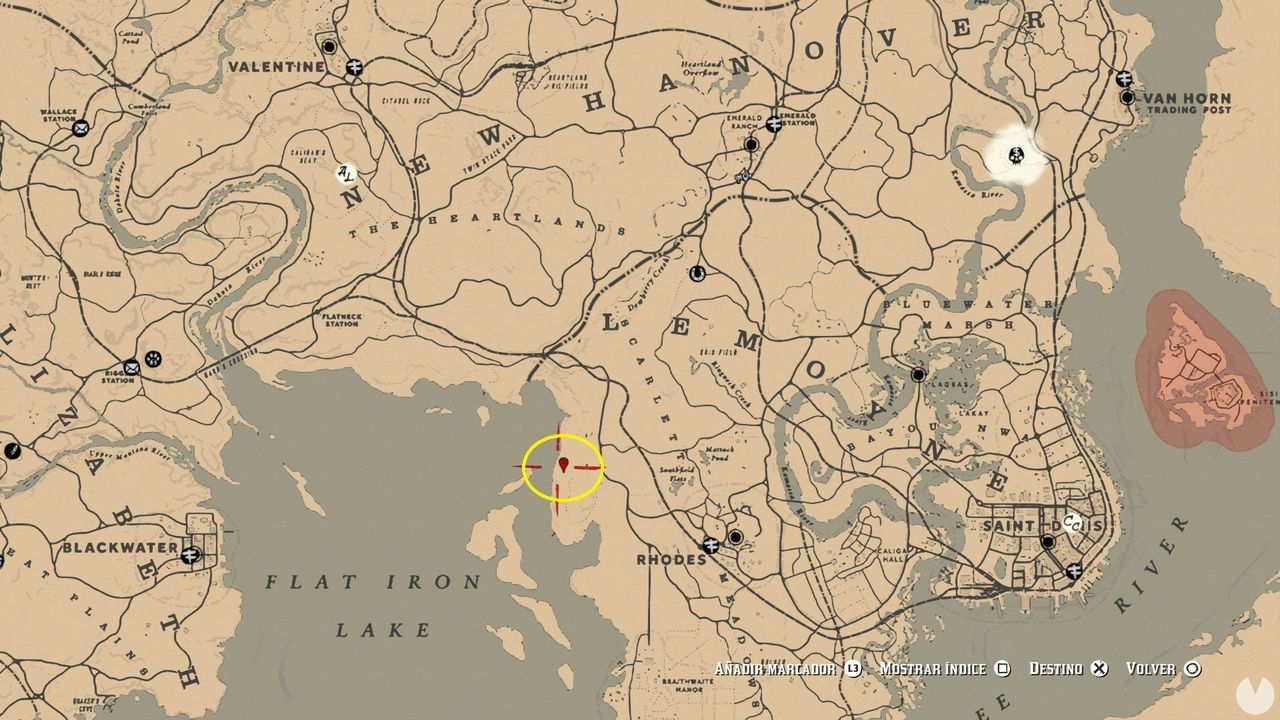Select Destino to set destination

click(1056, 667)
